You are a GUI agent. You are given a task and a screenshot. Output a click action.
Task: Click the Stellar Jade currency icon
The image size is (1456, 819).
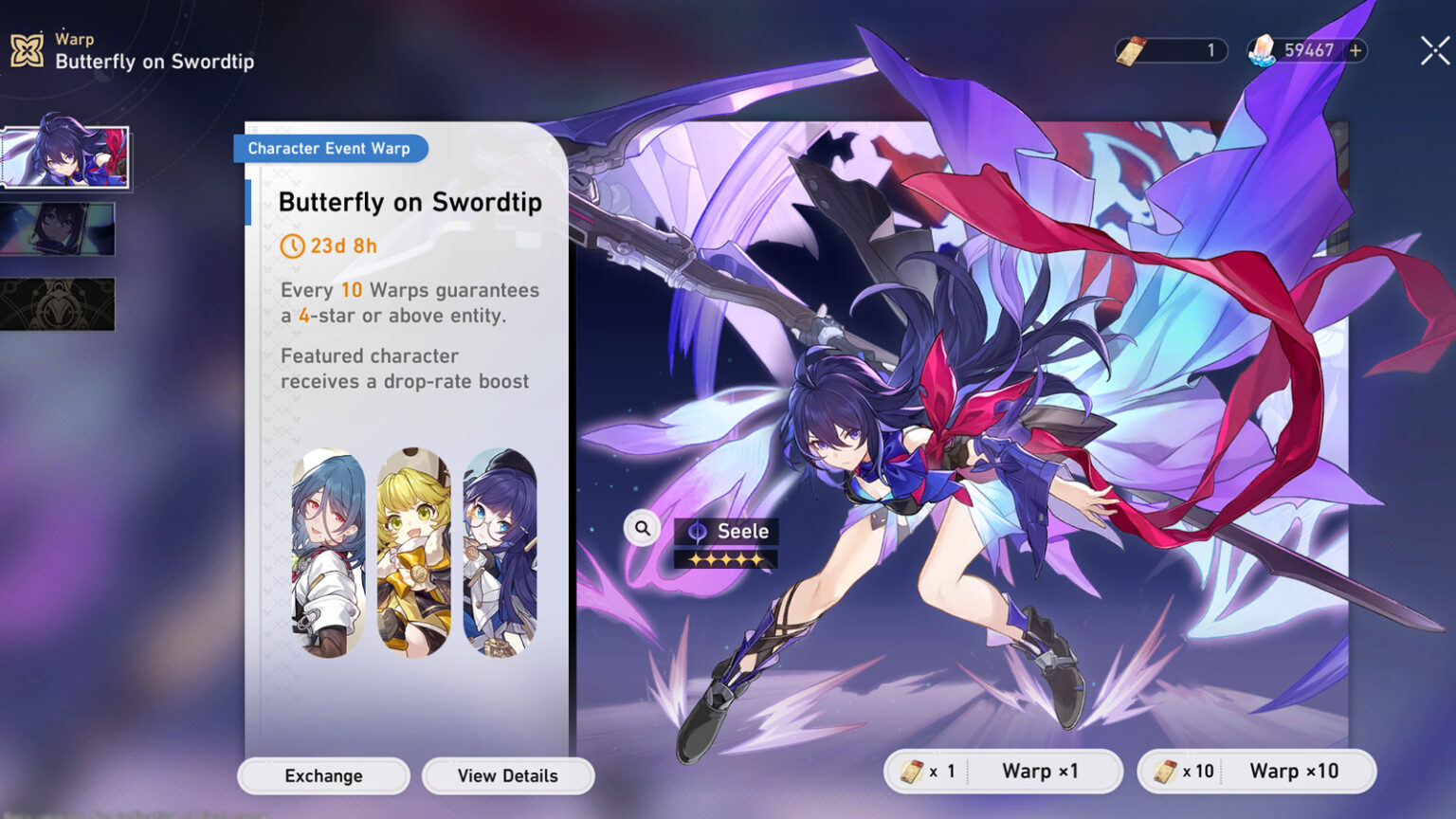pos(1263,51)
